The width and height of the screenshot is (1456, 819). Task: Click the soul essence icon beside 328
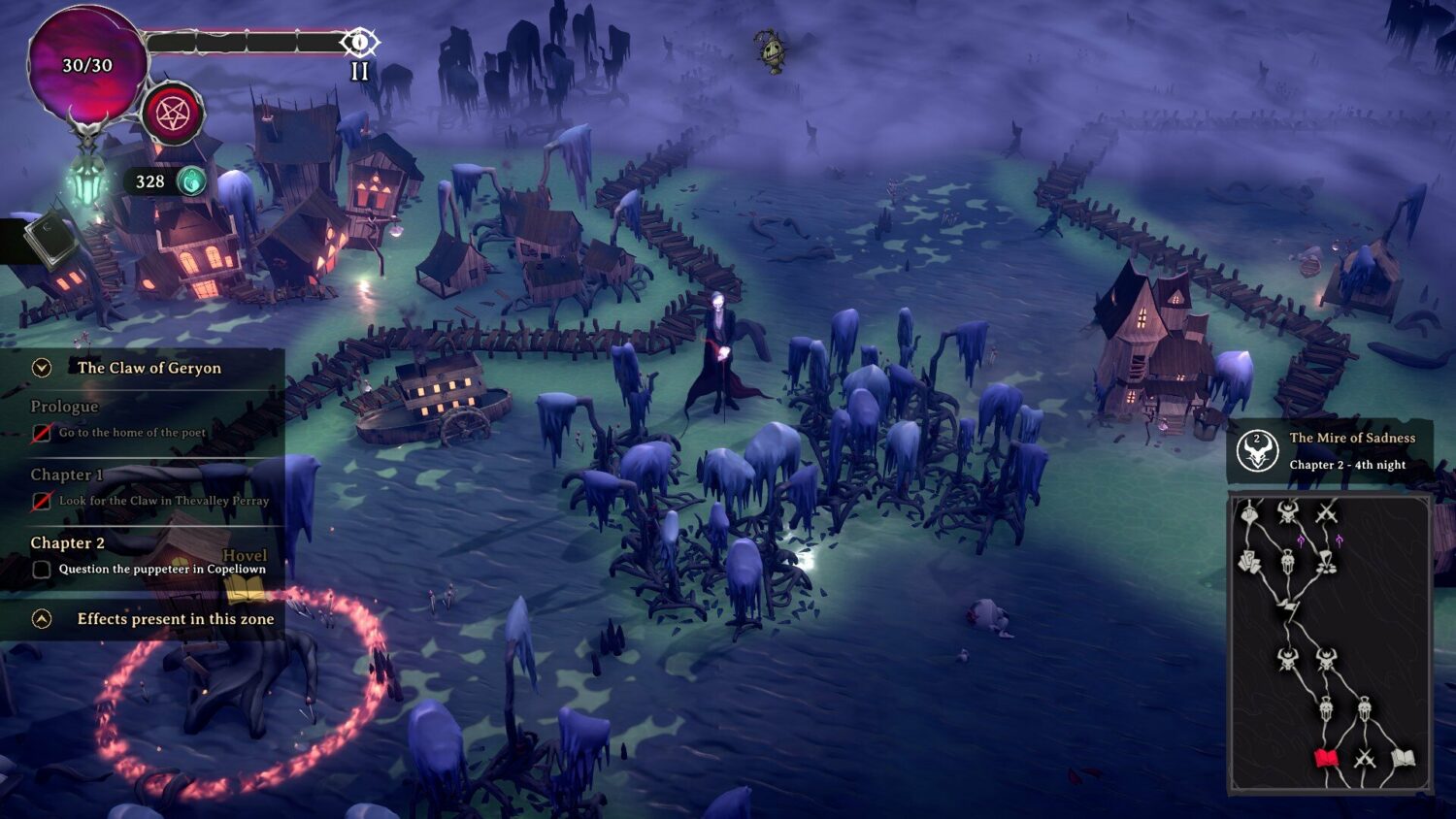190,181
